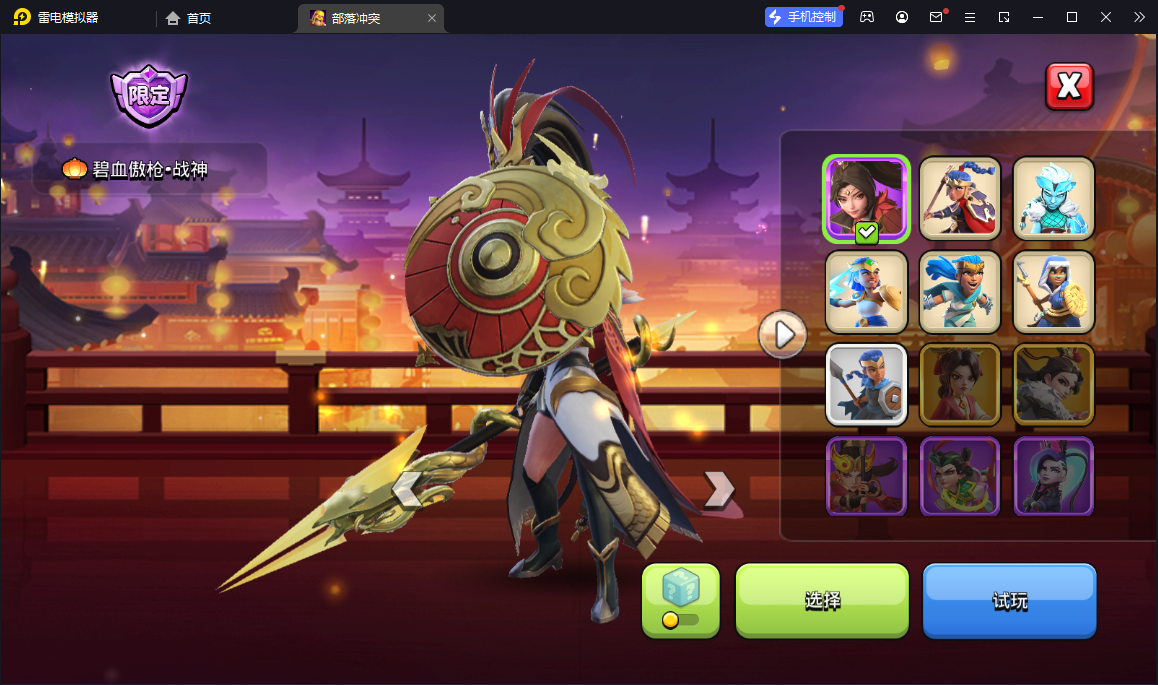Click the purple 限定 limited badge
Viewport: 1158px width, 685px height.
click(x=148, y=96)
